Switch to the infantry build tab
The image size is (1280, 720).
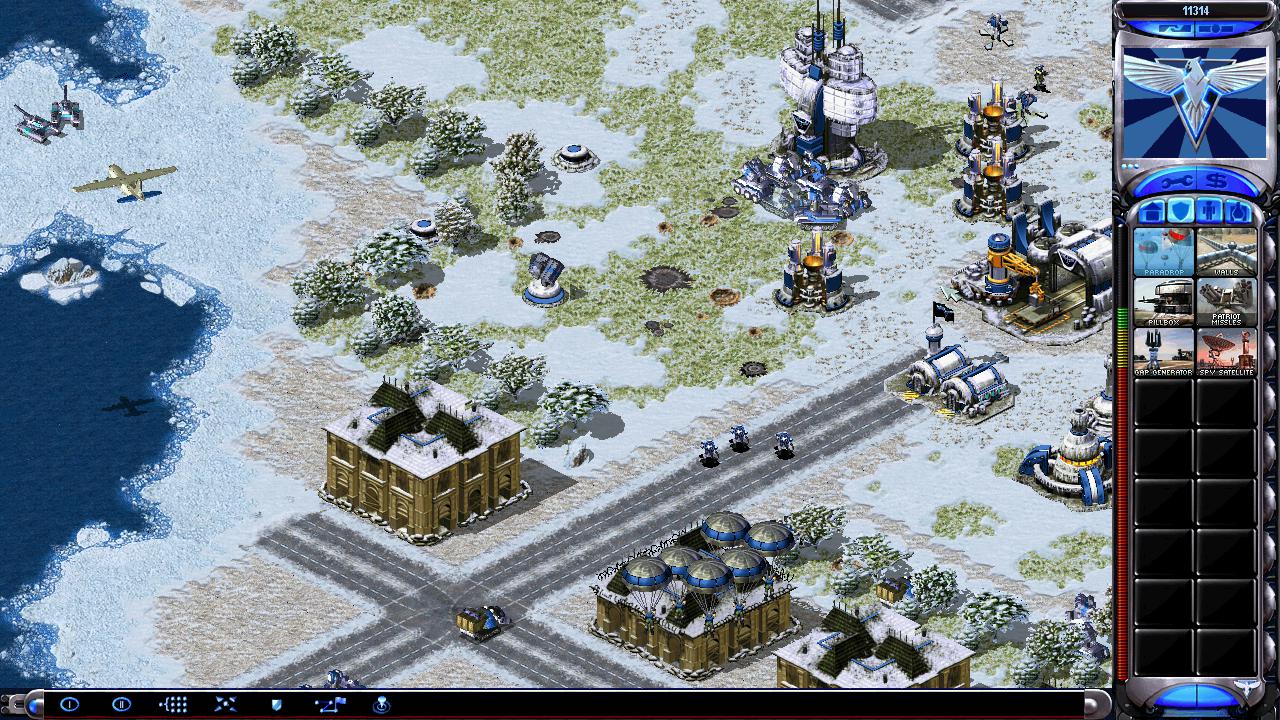[x=1209, y=211]
